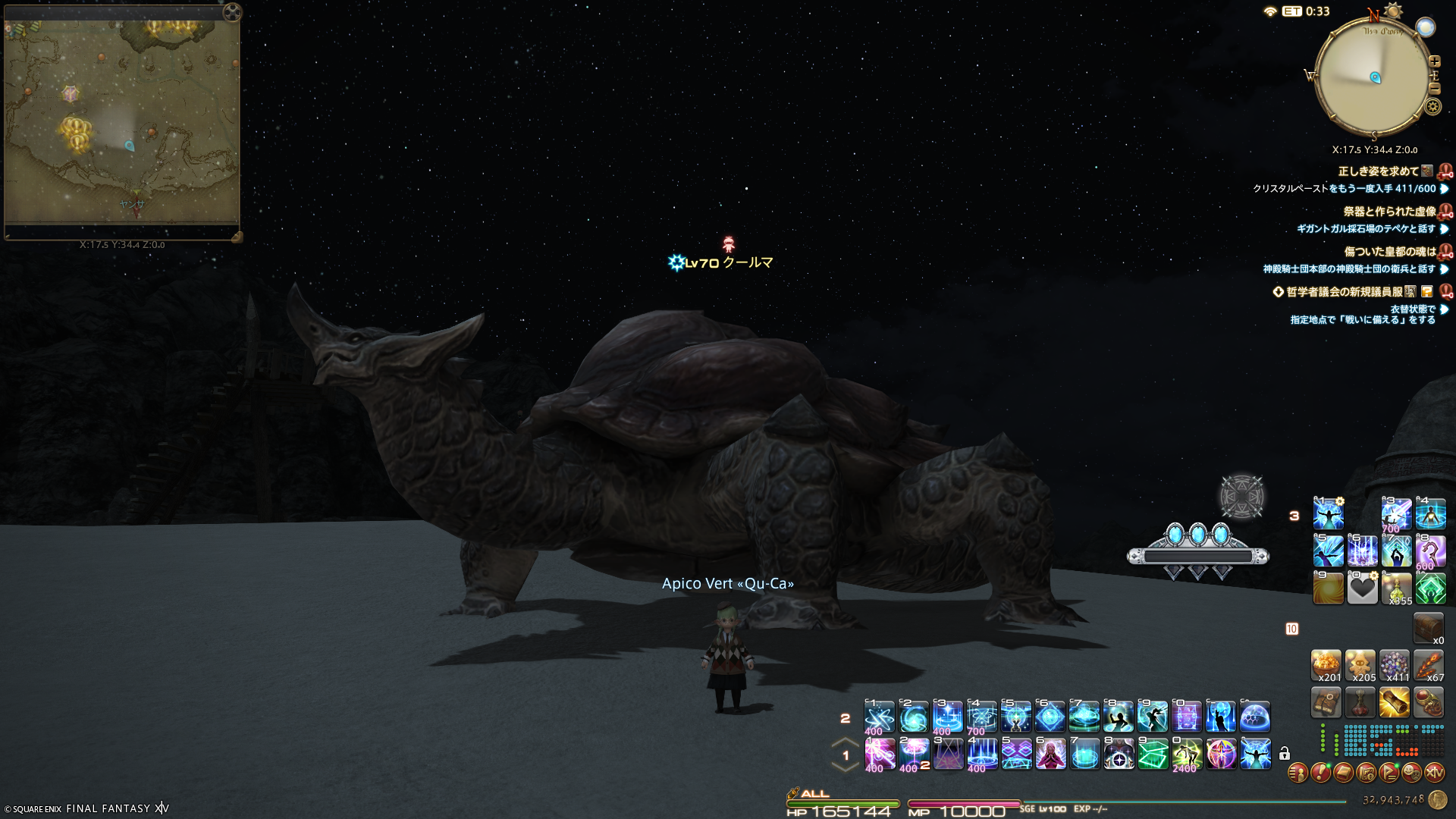Select the 祭器と作られた虚像 quest entry
This screenshot has width=1456, height=819.
pos(1389,212)
